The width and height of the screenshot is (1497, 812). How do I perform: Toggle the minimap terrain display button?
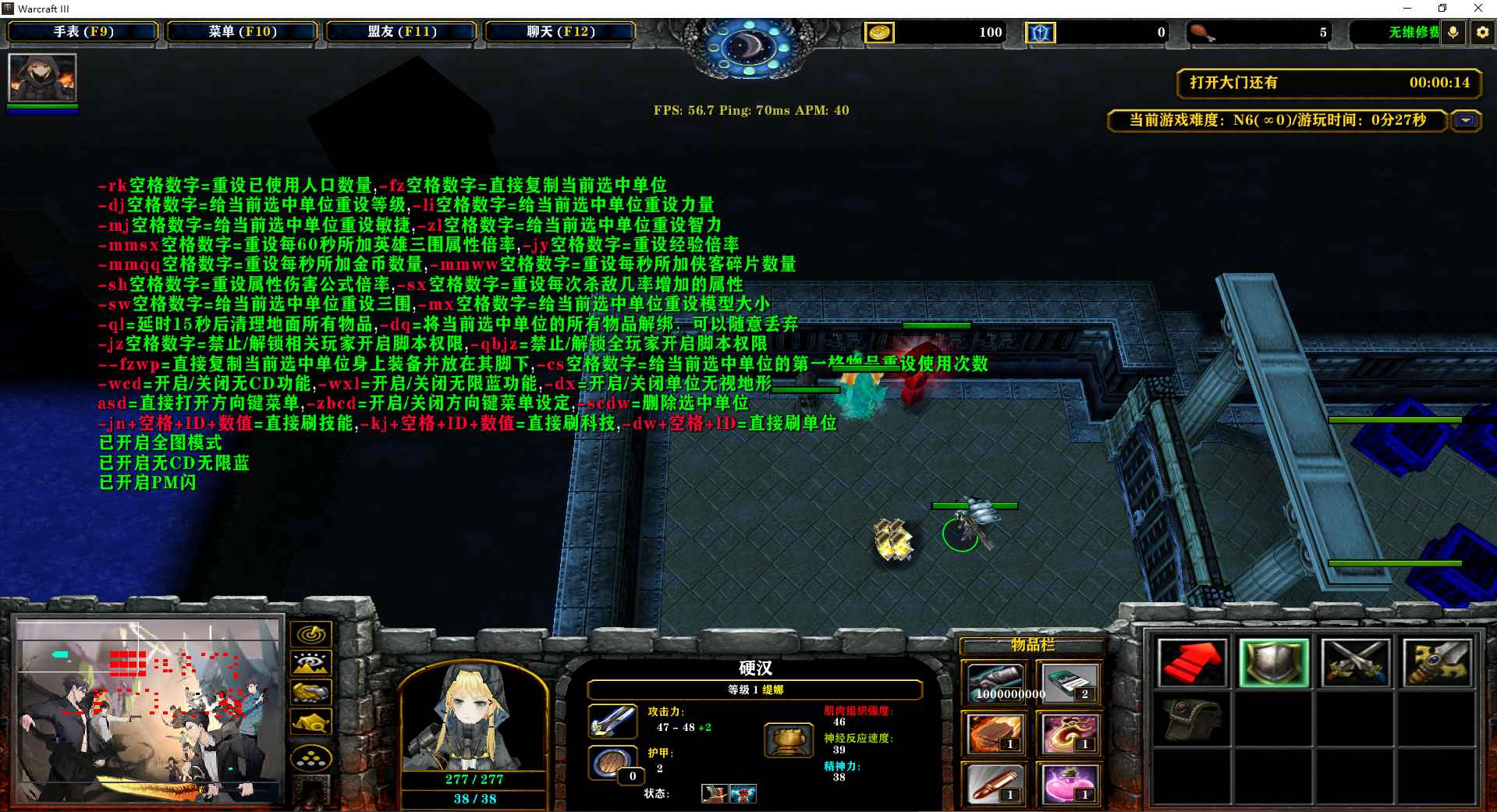311,664
